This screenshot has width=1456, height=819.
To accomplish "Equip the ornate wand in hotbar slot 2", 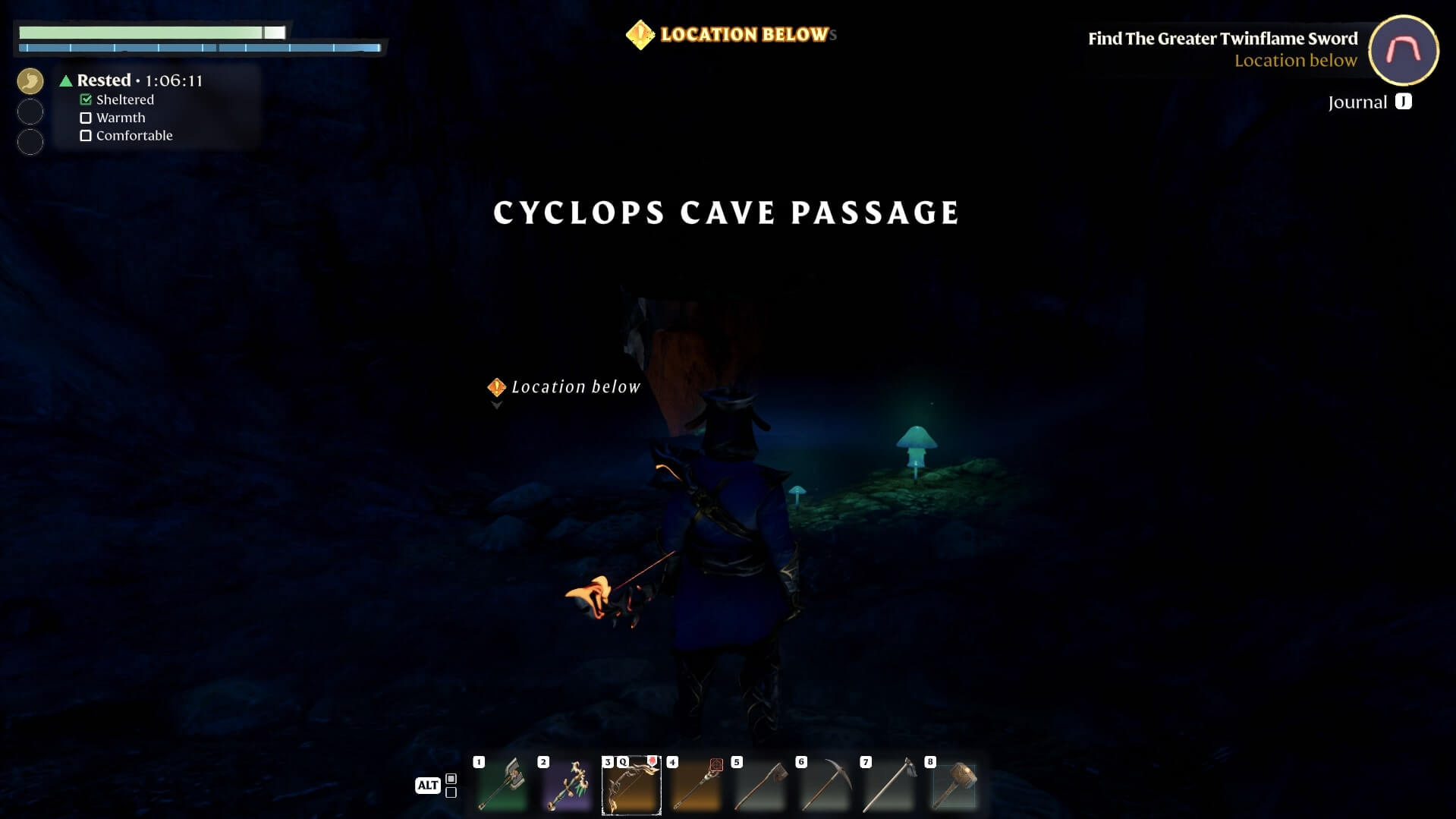I will (x=567, y=785).
